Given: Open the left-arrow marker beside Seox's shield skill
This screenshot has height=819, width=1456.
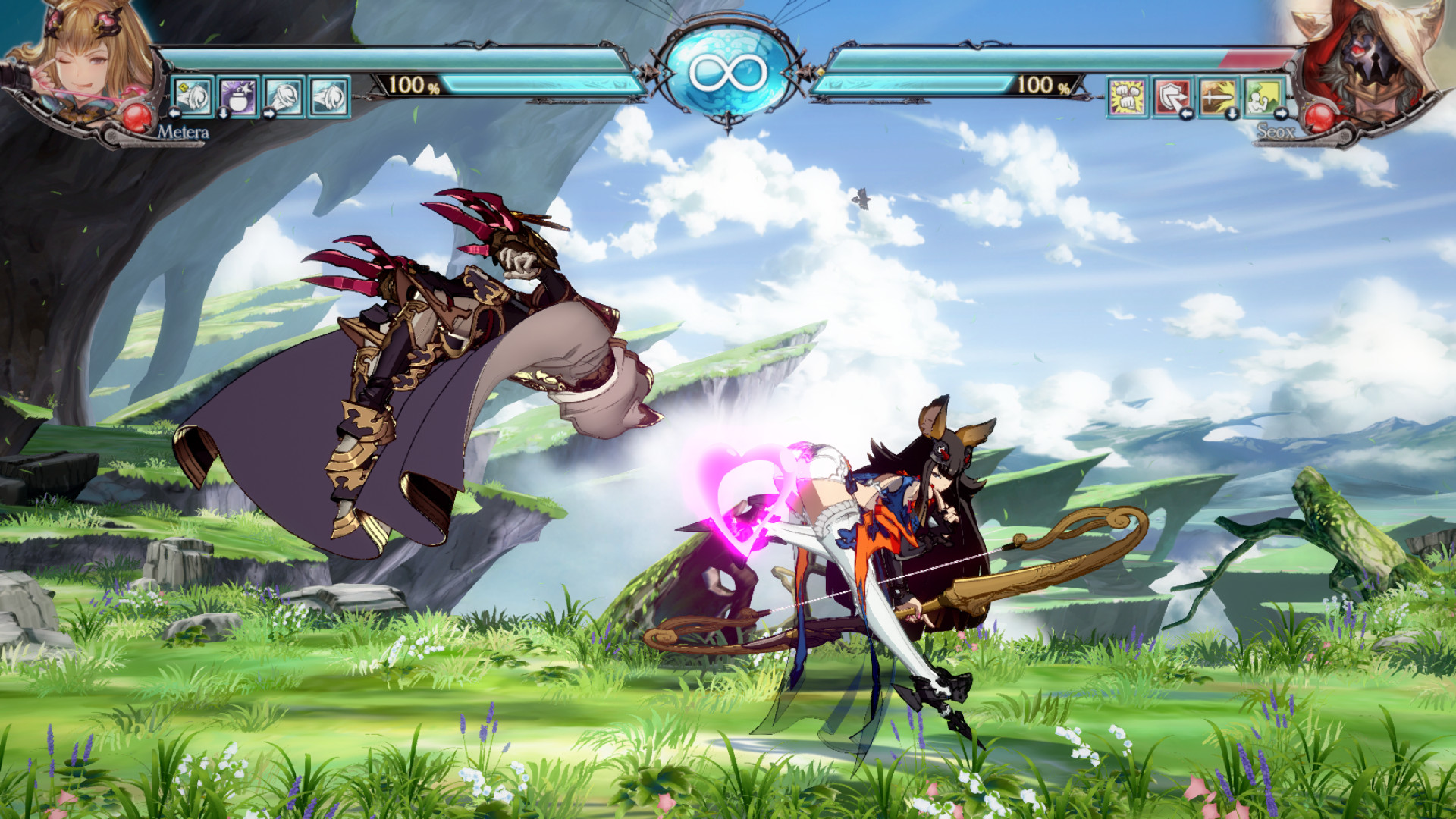Looking at the screenshot, I should coord(1187,115).
